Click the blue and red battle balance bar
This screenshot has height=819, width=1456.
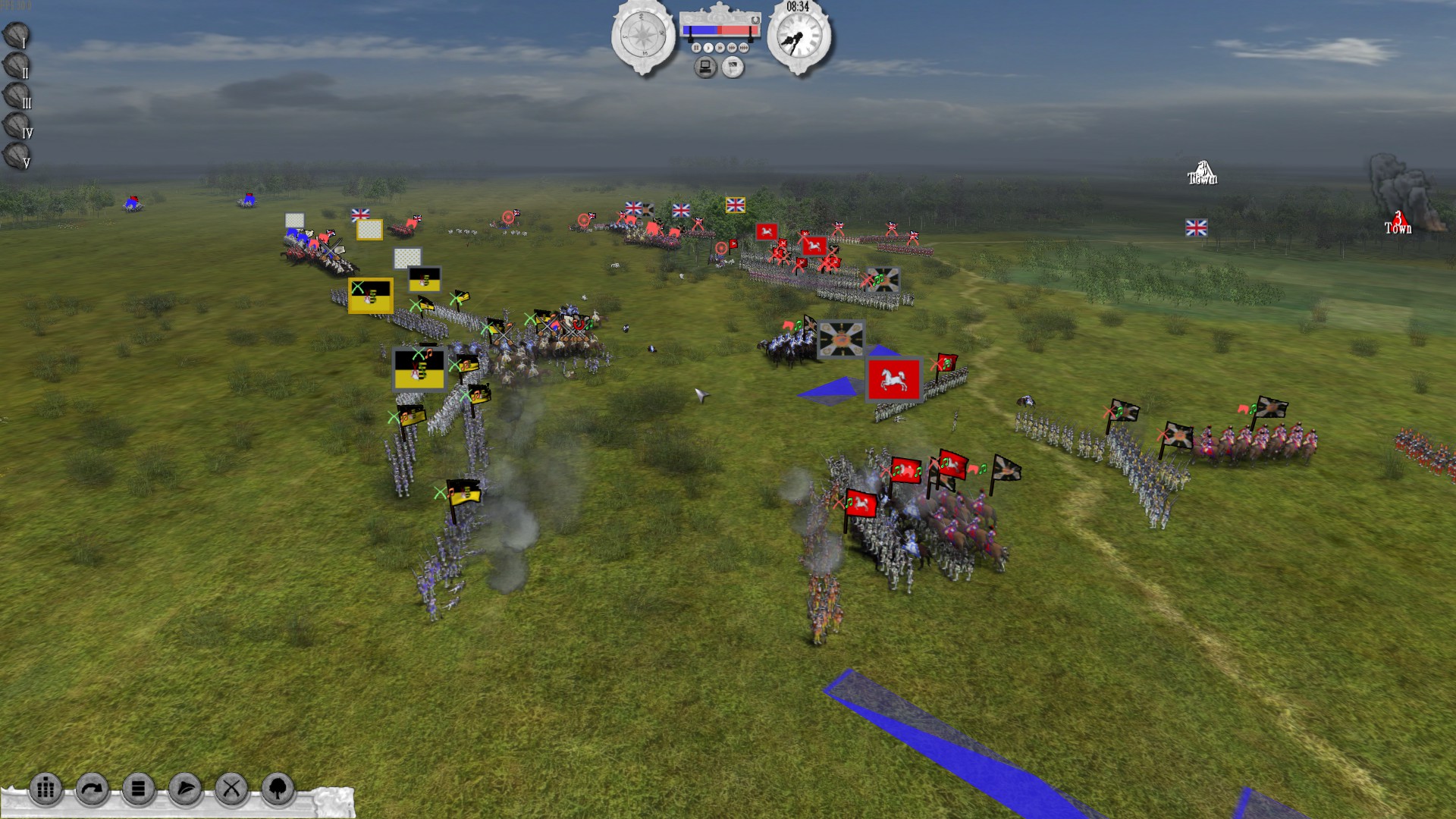click(720, 30)
